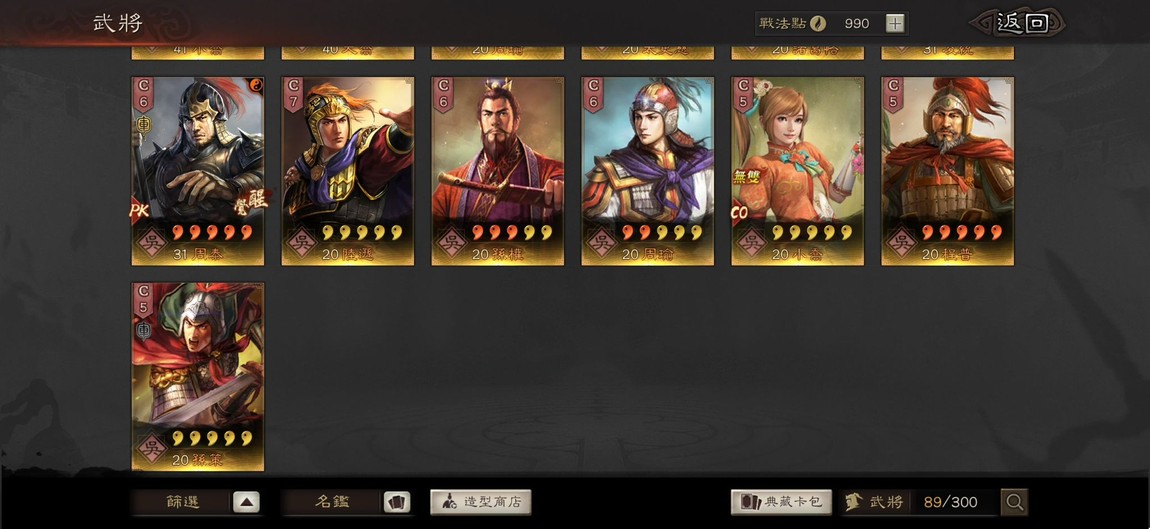Visit the 造型商店 skin shop
Viewport: 1150px width, 529px height.
tap(481, 502)
